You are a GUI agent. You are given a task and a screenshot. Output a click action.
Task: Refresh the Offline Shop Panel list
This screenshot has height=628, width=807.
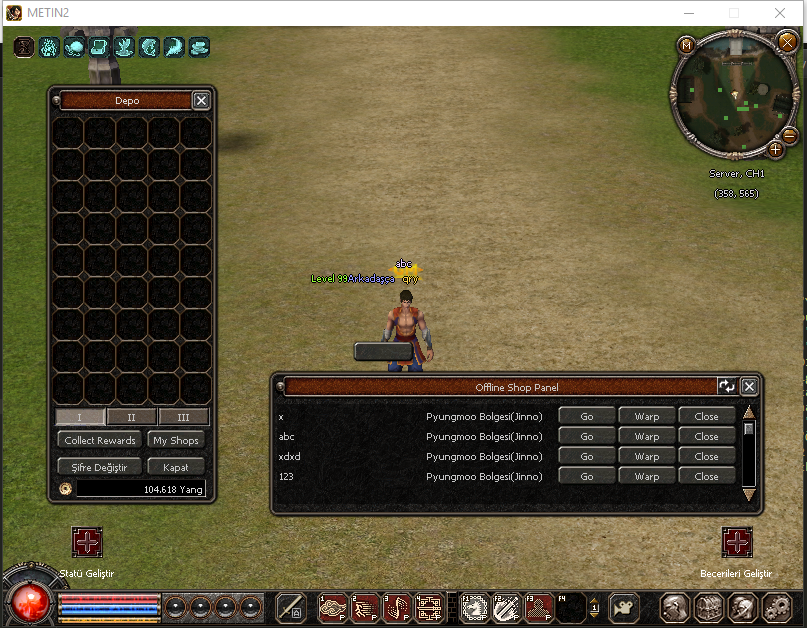click(x=727, y=386)
